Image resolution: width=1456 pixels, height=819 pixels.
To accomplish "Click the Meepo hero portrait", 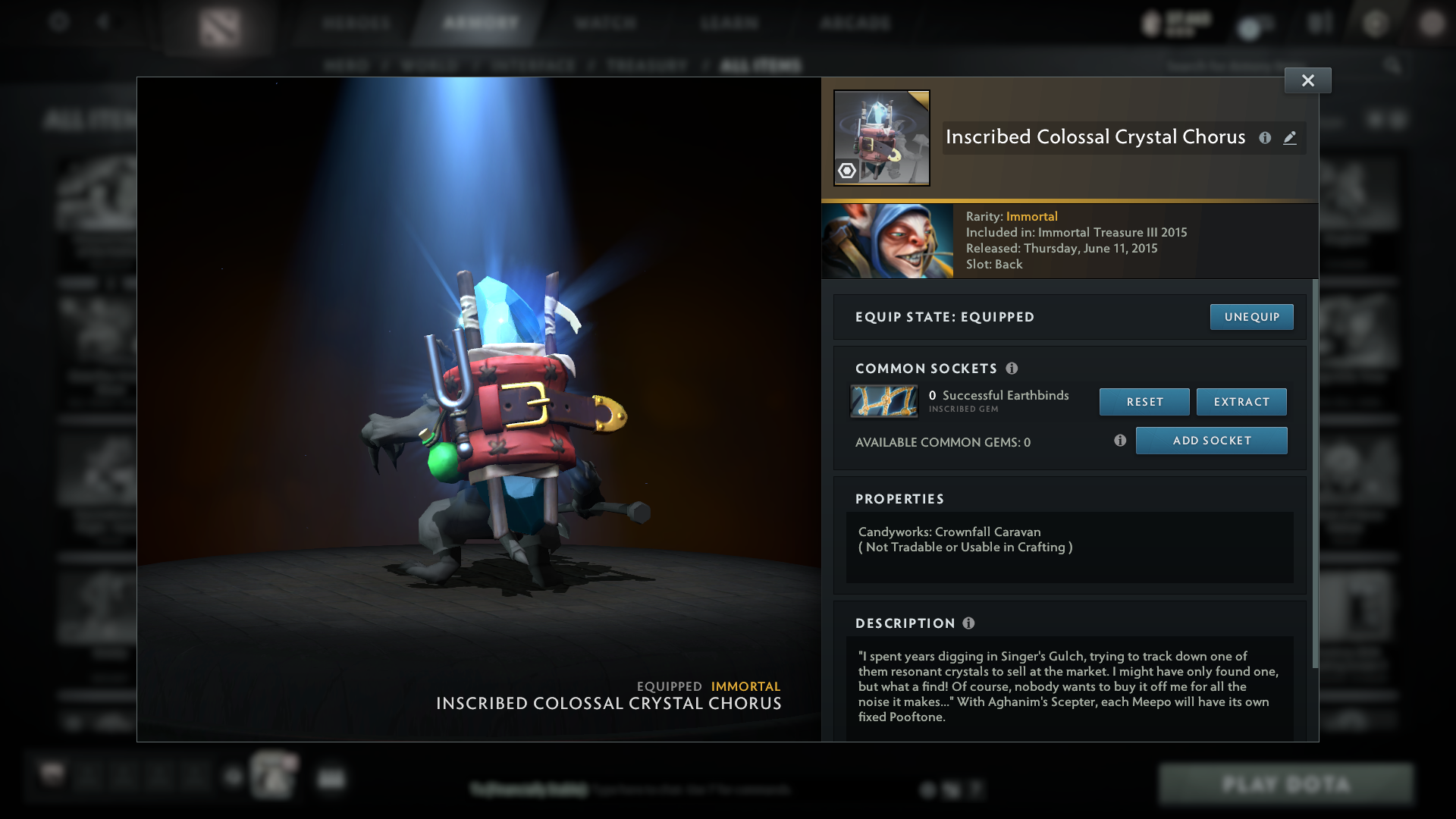I will tap(887, 240).
